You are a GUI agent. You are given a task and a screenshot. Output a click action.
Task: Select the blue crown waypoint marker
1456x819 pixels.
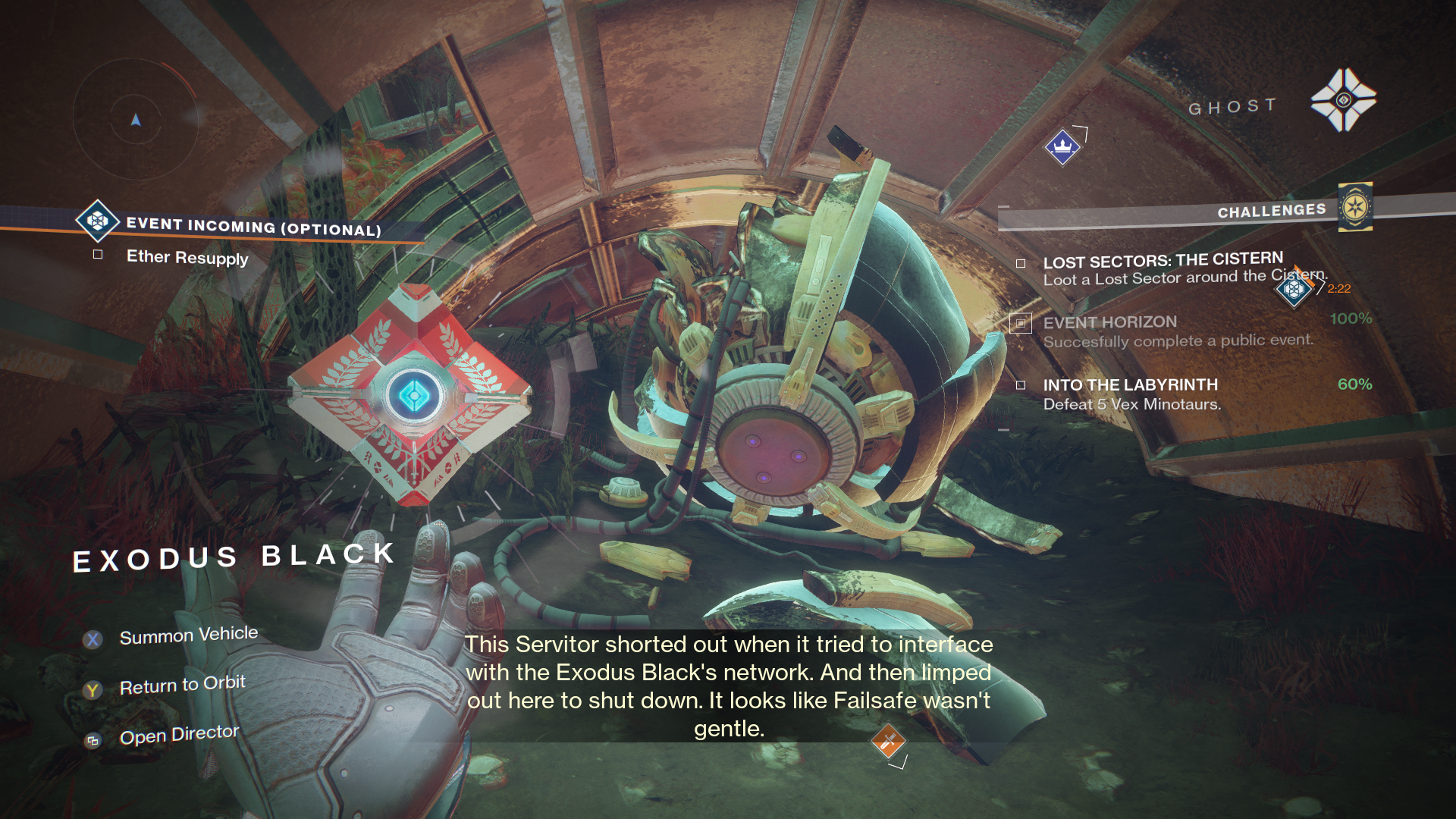pyautogui.click(x=1062, y=146)
